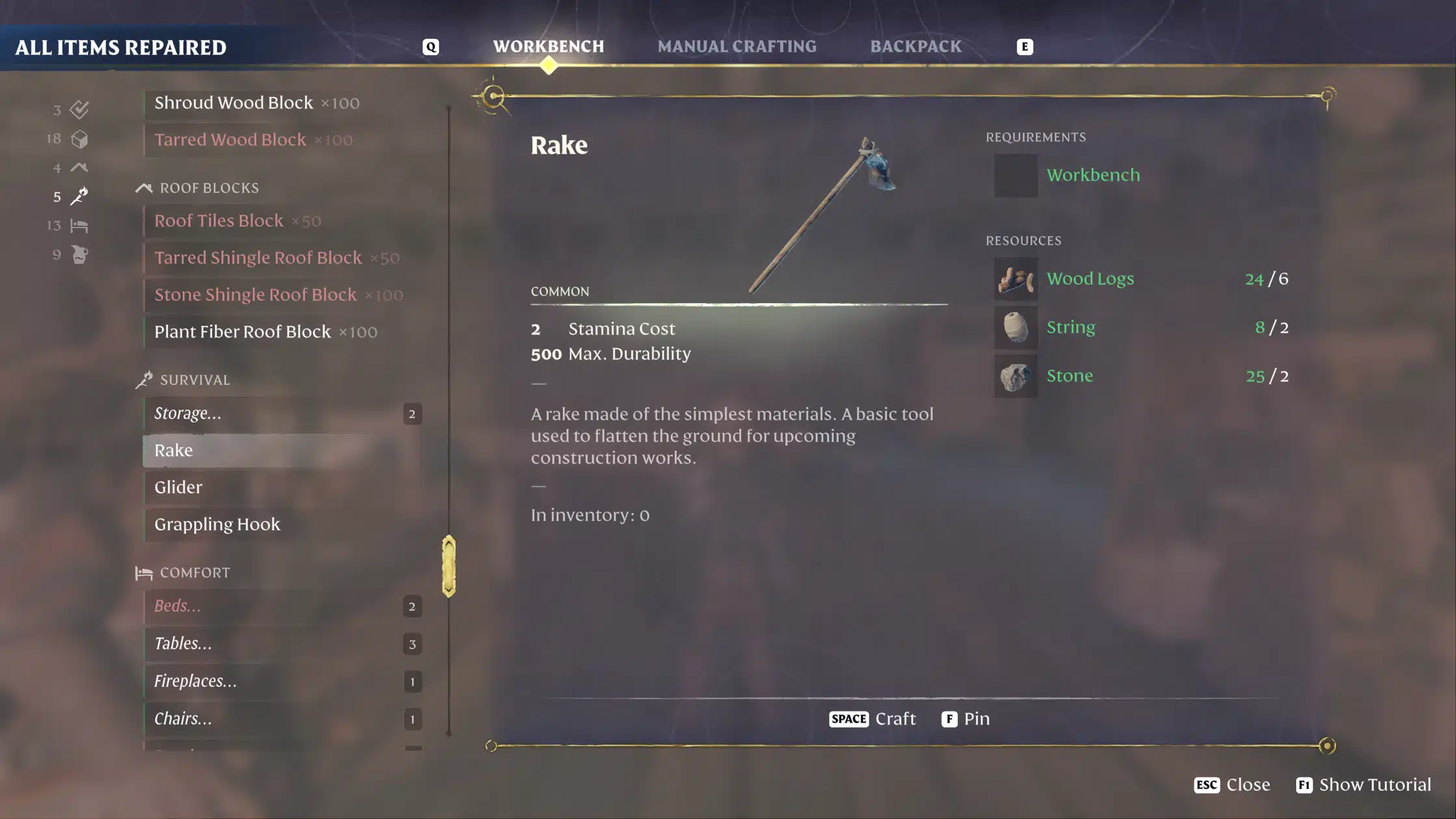Craft the Rake
The image size is (1456, 819).
(x=872, y=719)
